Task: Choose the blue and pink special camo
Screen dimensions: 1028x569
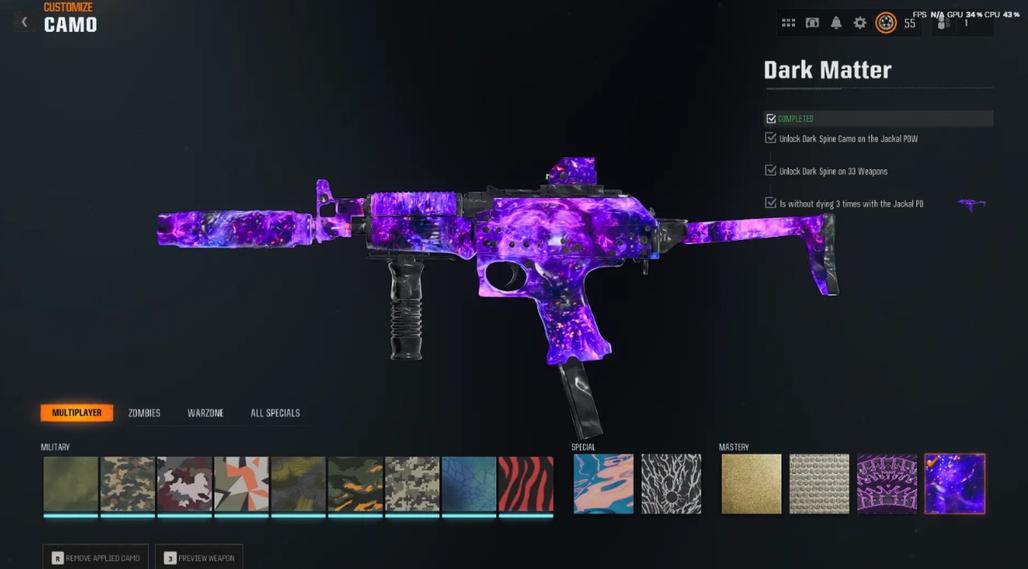Action: coord(603,484)
